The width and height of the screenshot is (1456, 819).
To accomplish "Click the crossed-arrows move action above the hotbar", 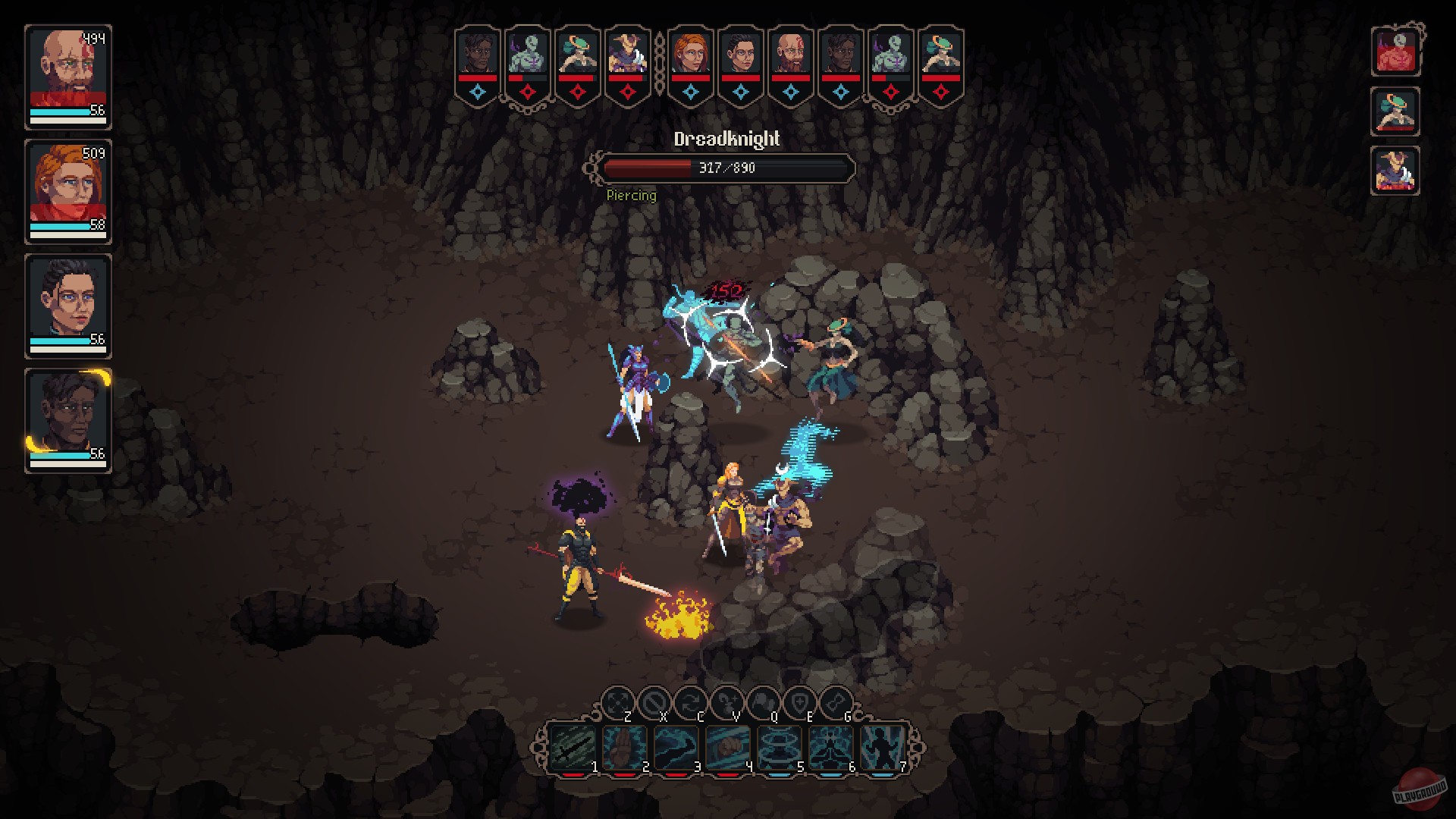I will coord(617,701).
